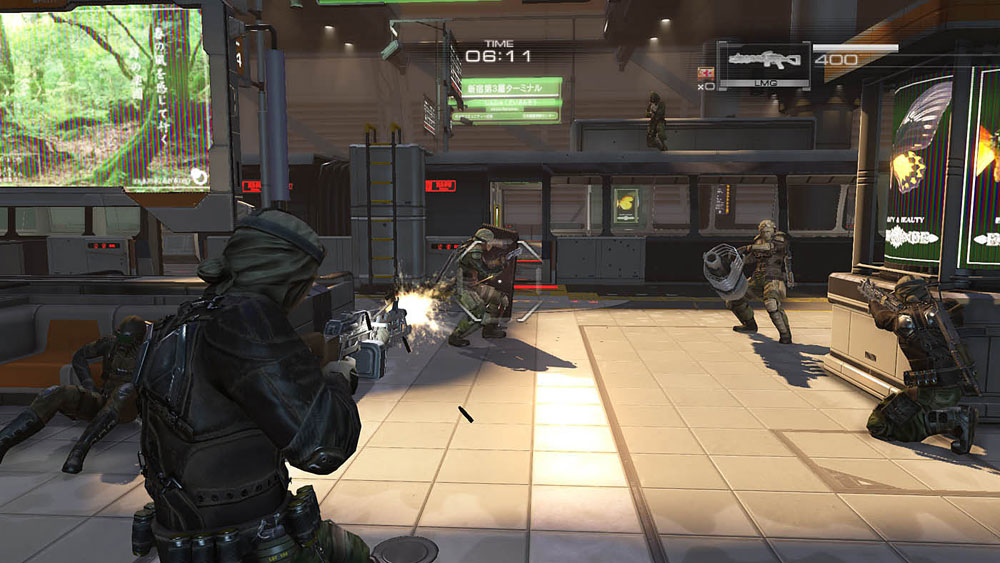Select the LMG weapon icon
1000x563 pixels.
point(764,61)
